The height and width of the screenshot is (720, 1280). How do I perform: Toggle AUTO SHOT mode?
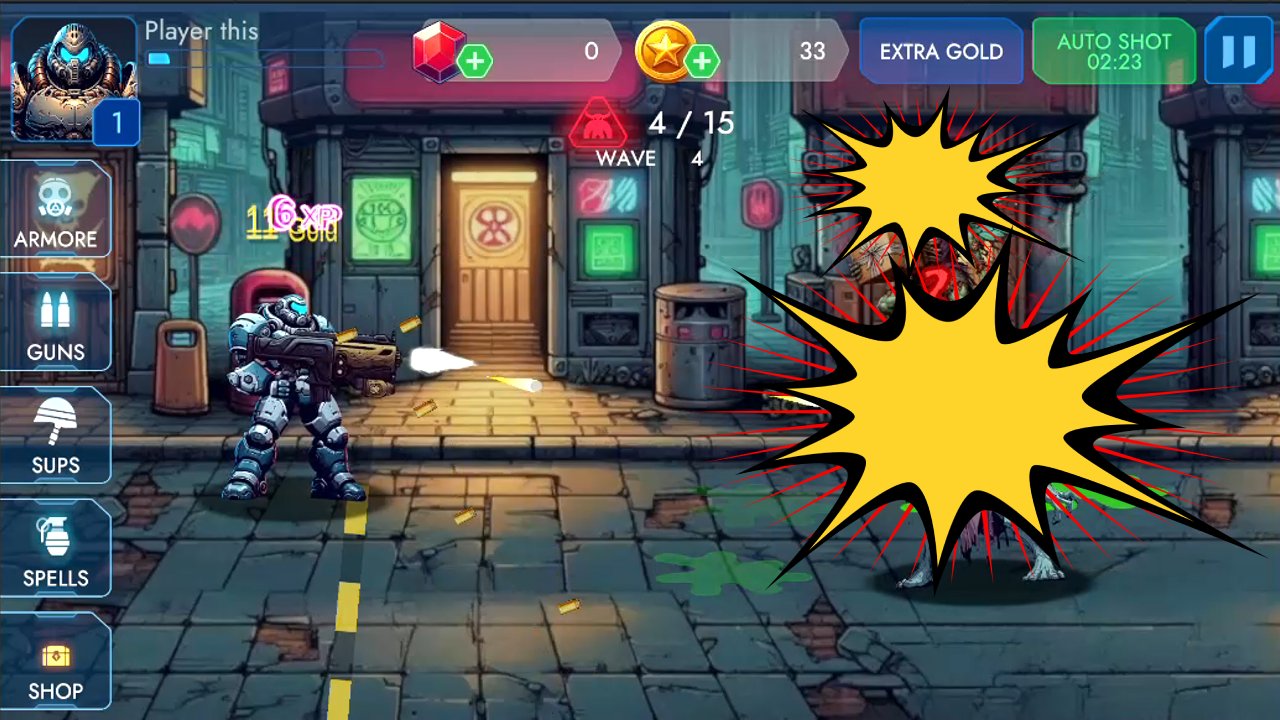click(x=1113, y=50)
